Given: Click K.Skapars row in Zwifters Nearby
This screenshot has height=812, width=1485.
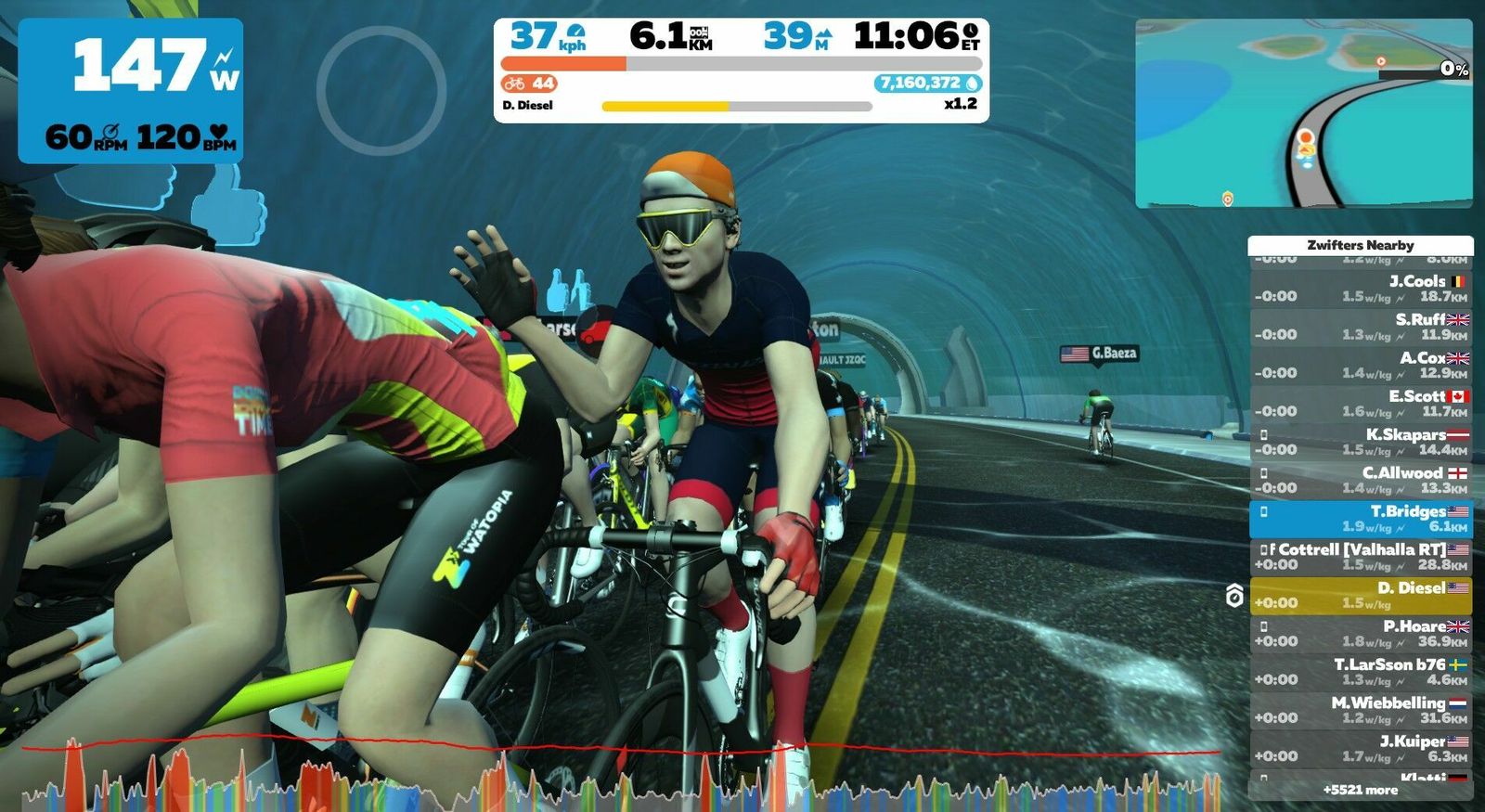Looking at the screenshot, I should [1361, 442].
